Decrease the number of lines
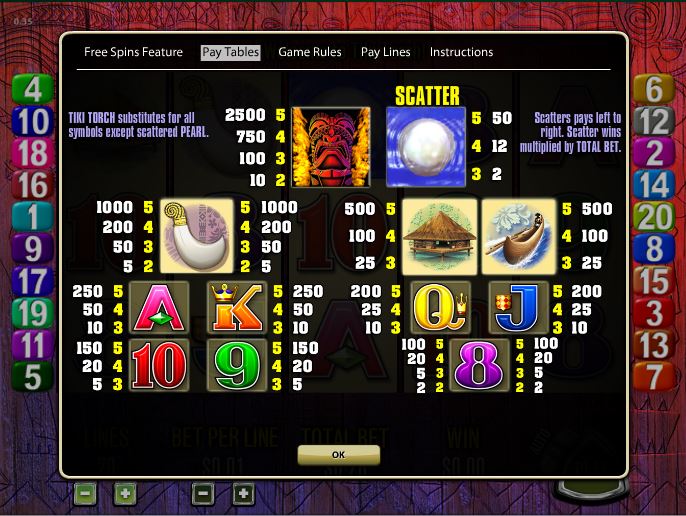This screenshot has height=516, width=686. coord(85,493)
